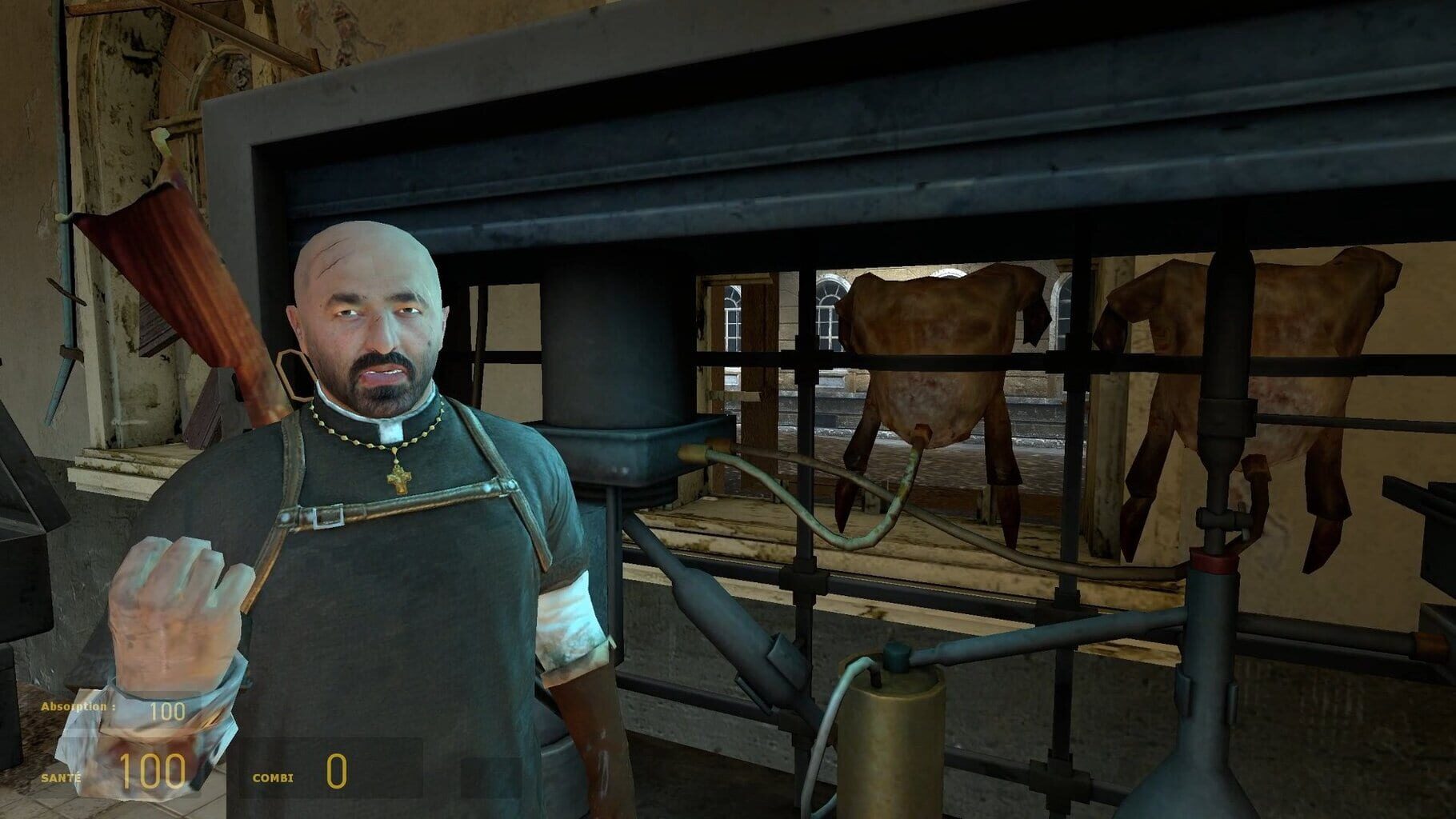The height and width of the screenshot is (819, 1456).
Task: Click the SANTÉ health counter
Action: [x=156, y=773]
